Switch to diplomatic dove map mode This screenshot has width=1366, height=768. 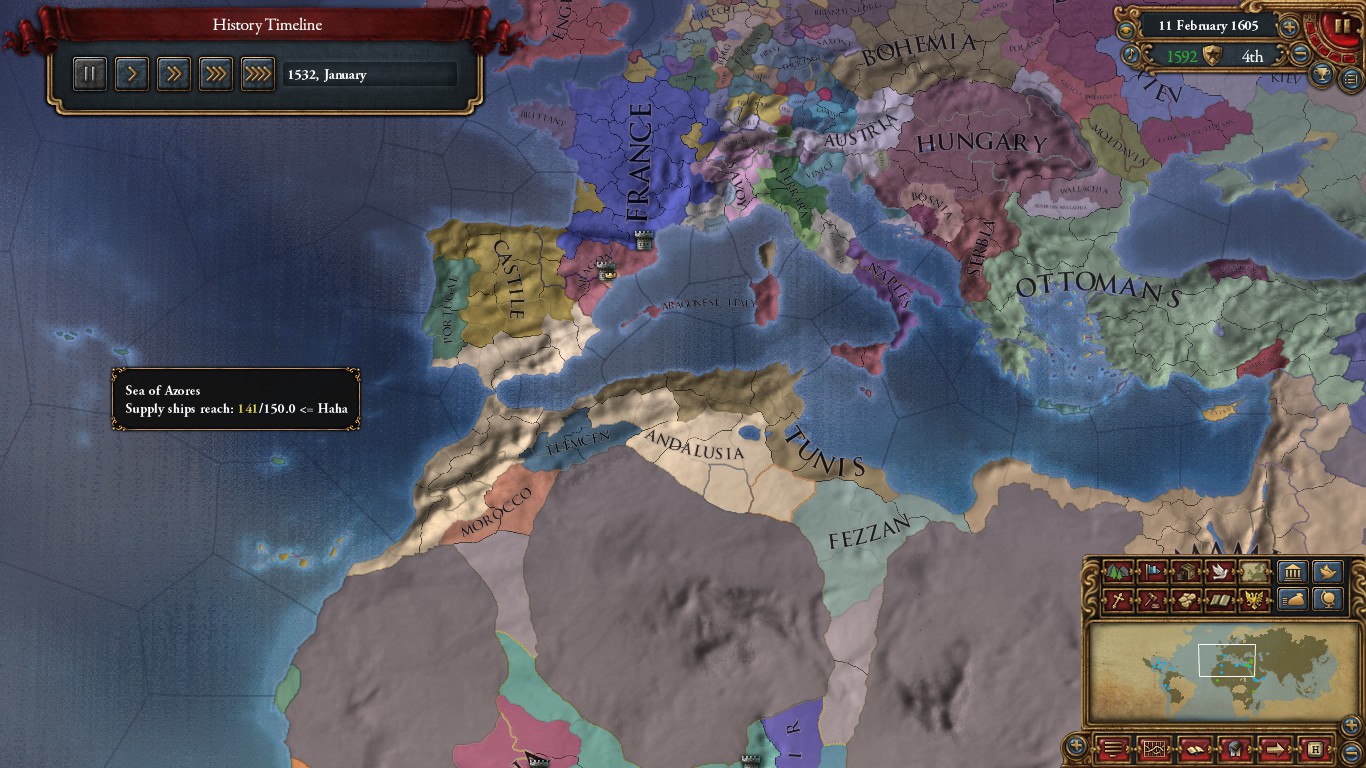coord(1219,573)
